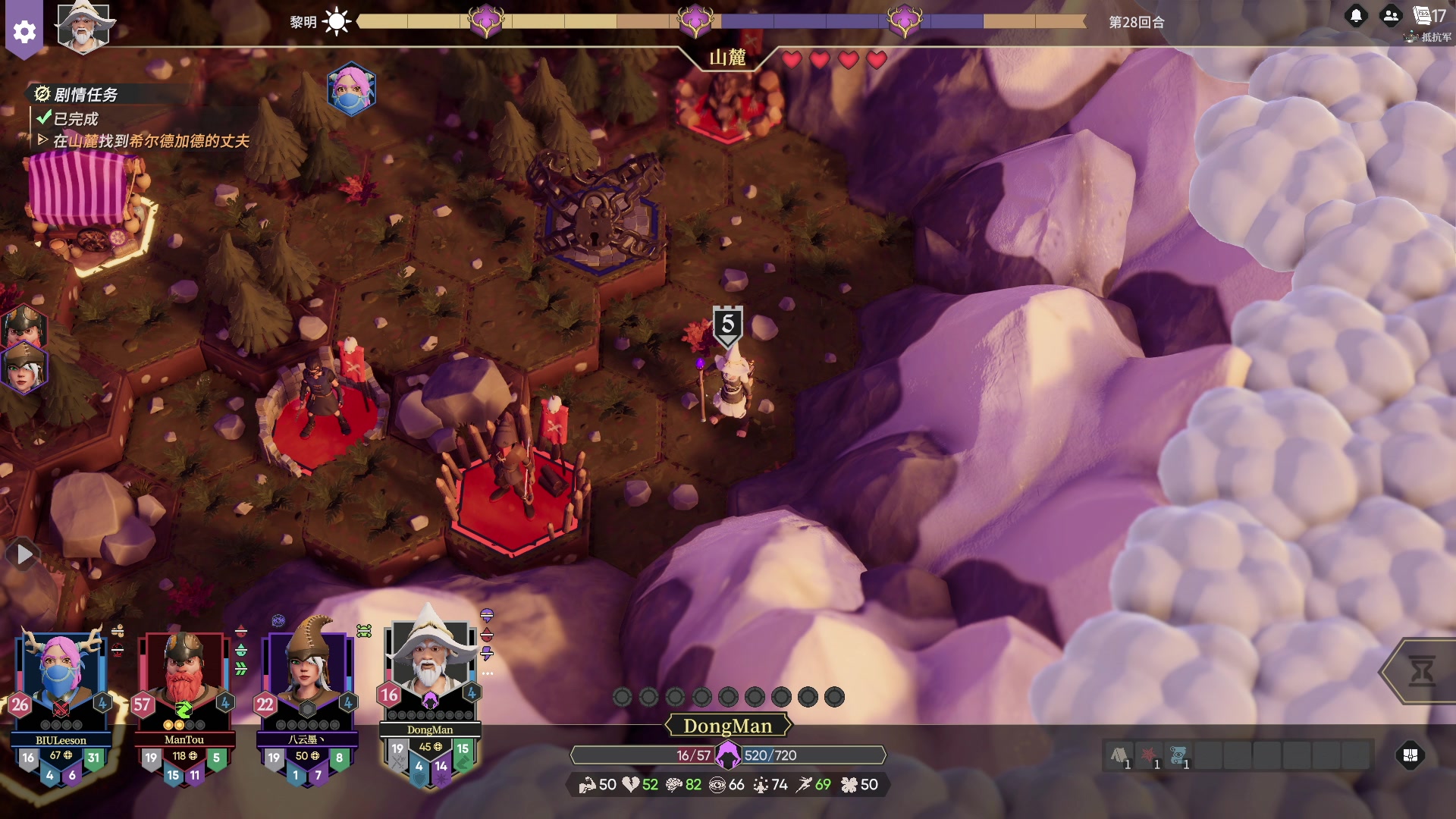Use the blue eye scroll item
This screenshot has width=1456, height=819.
point(1178,755)
